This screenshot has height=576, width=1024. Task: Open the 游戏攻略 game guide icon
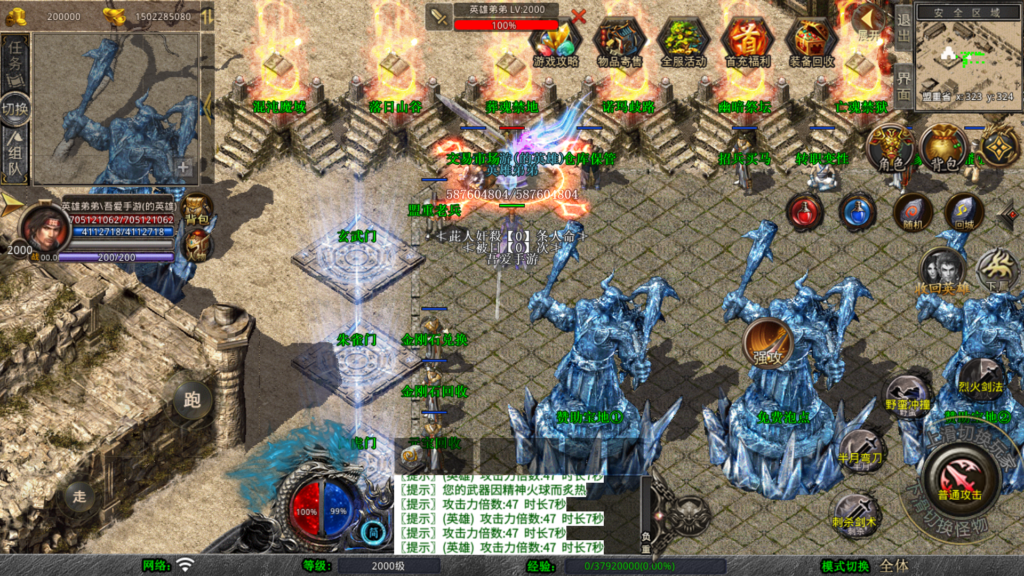tap(556, 41)
